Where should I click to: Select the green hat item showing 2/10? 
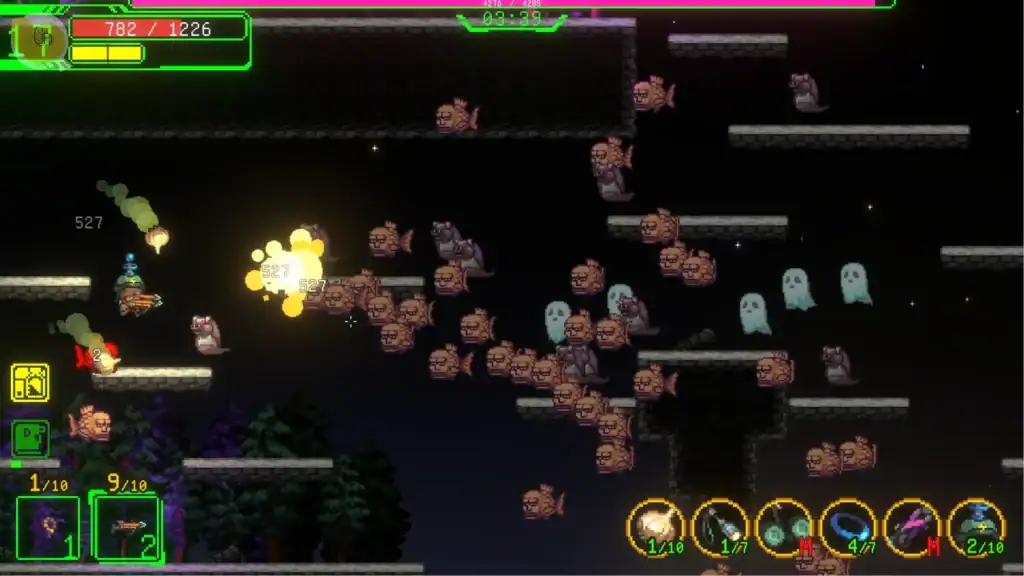tap(976, 527)
